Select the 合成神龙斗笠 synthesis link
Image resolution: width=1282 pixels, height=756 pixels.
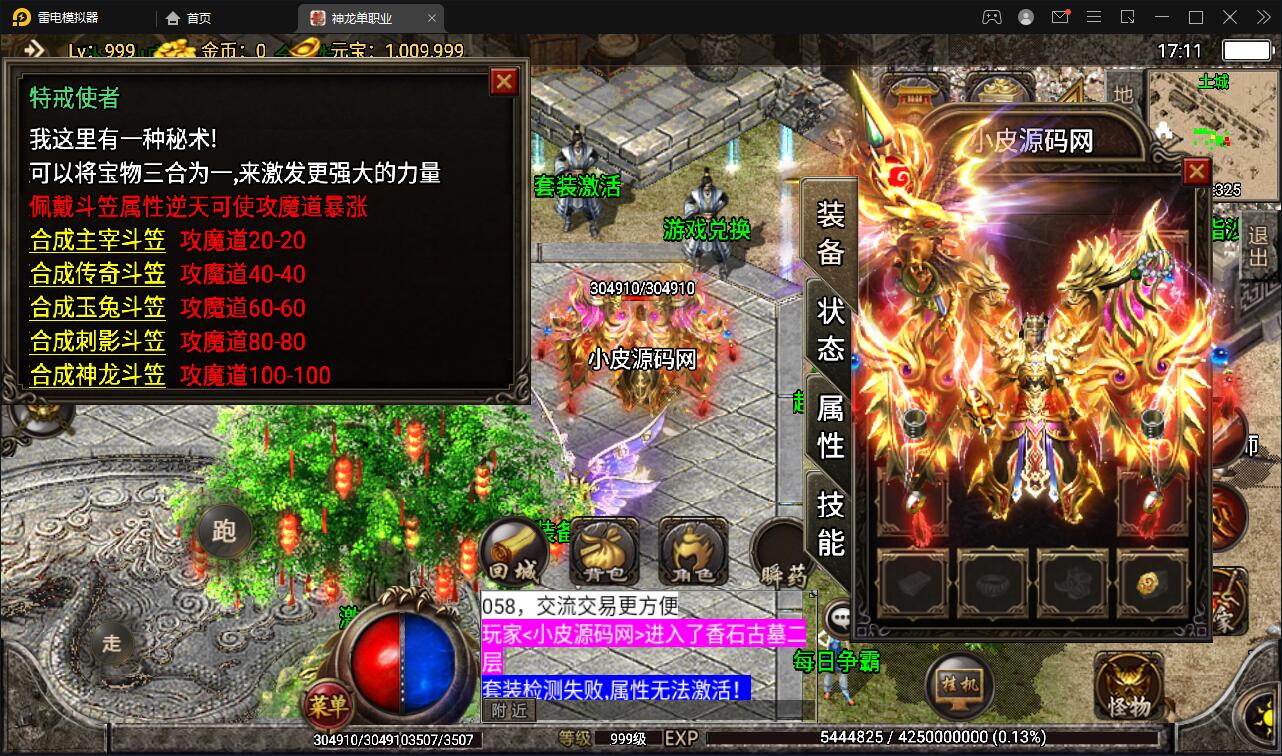(x=96, y=375)
